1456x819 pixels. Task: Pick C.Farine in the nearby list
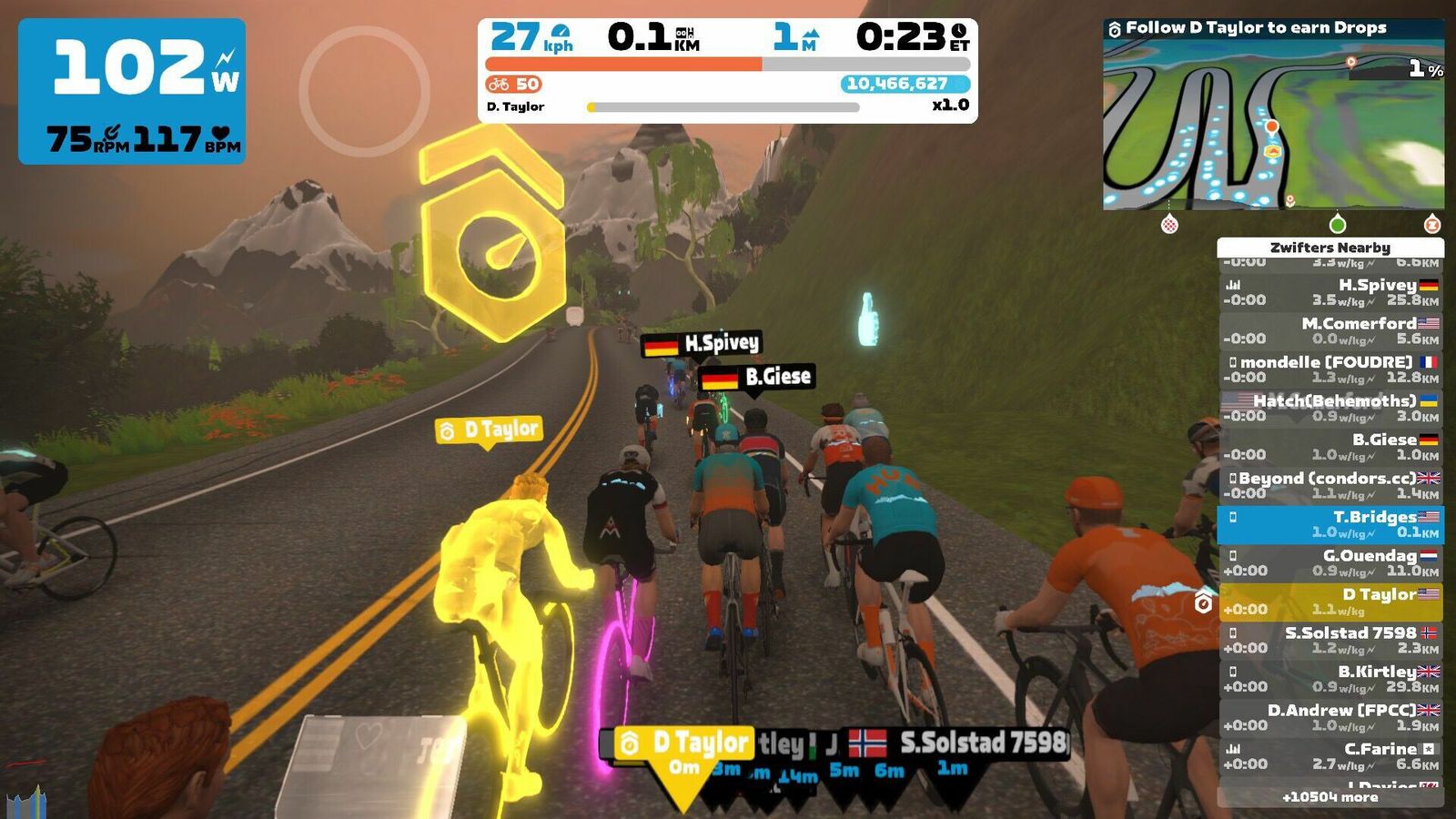pyautogui.click(x=1330, y=756)
